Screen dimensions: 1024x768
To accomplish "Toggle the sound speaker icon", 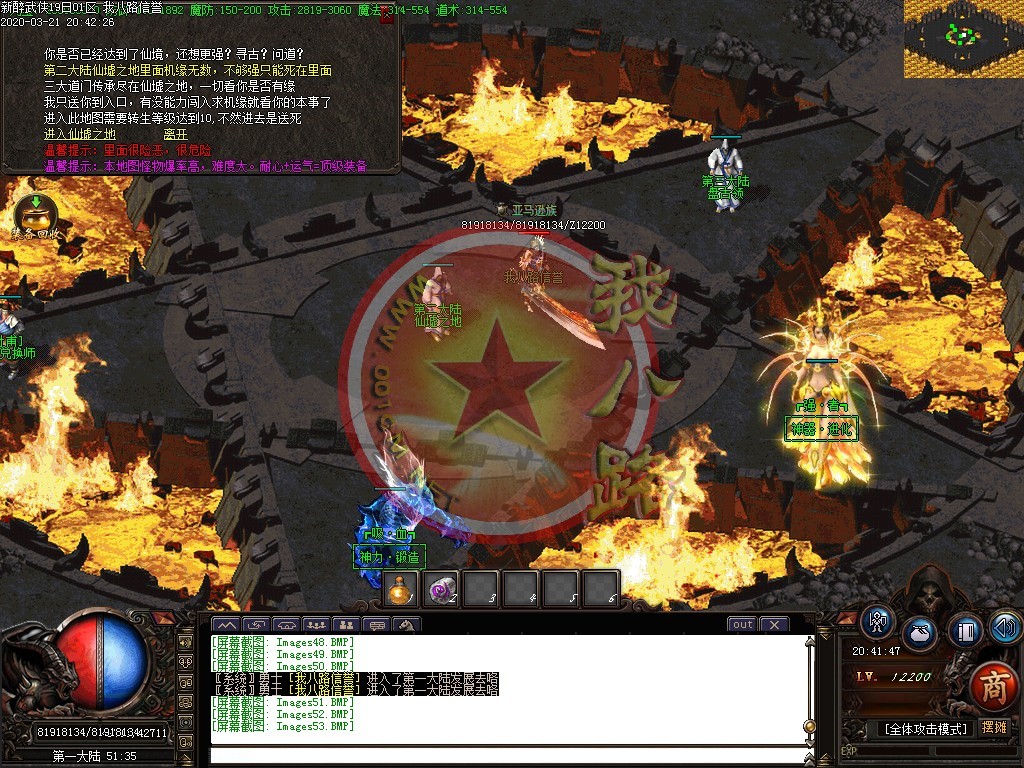I will pos(1004,627).
